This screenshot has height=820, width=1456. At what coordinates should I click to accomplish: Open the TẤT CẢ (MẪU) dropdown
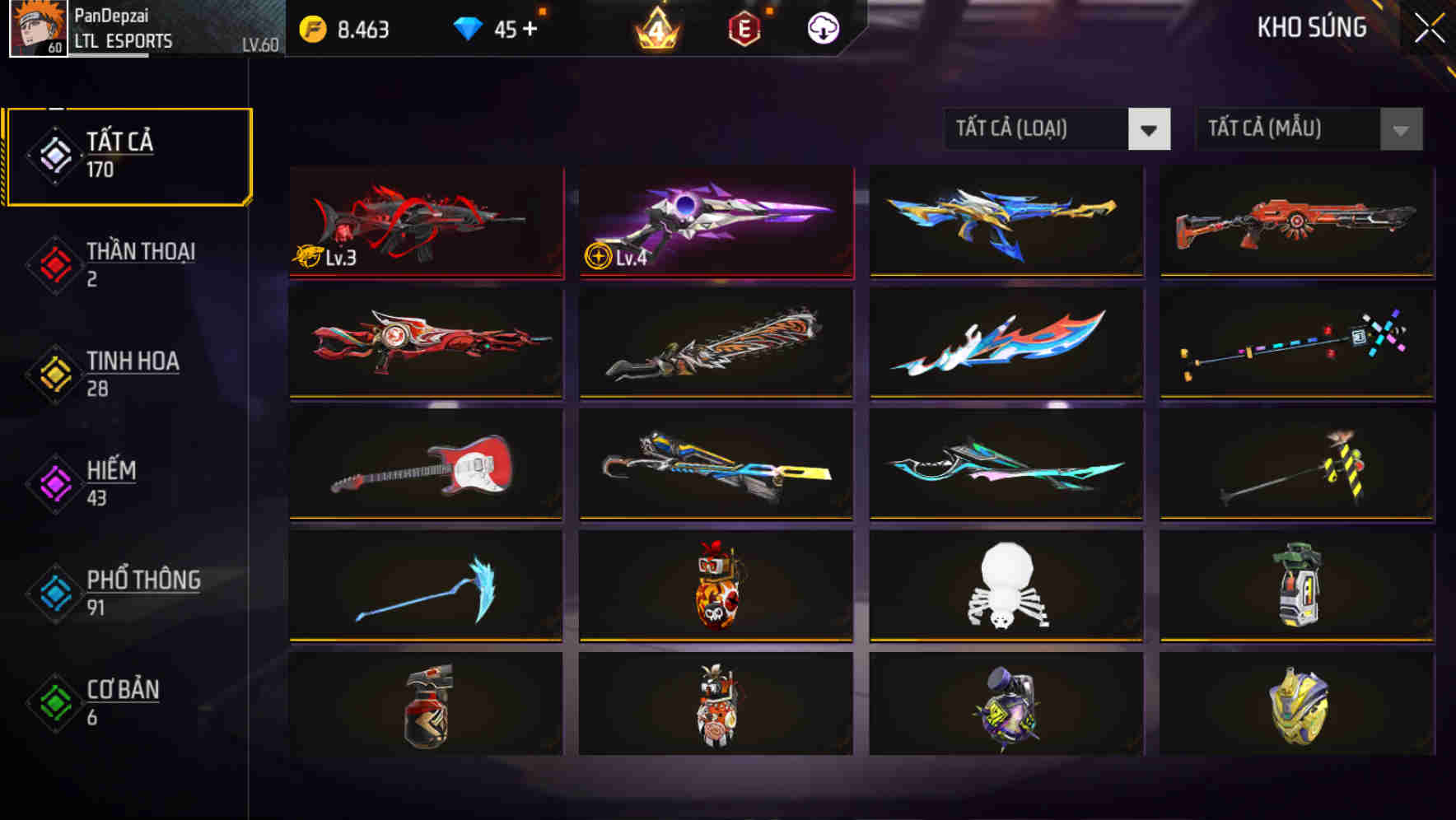tap(1289, 129)
